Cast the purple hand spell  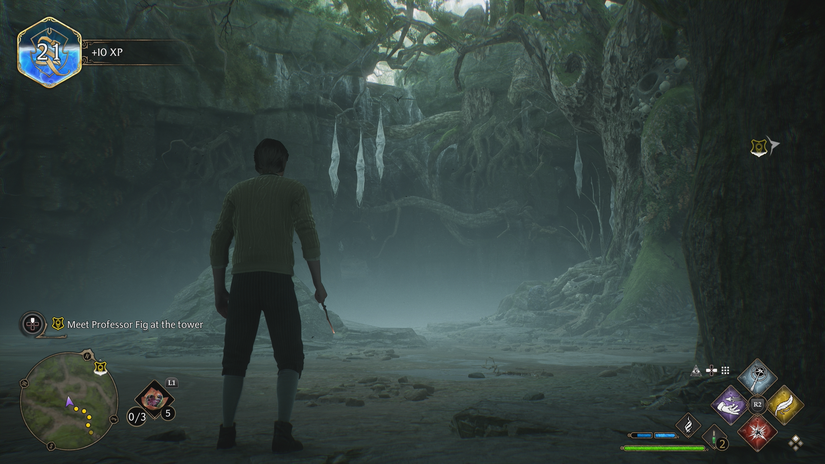(730, 405)
